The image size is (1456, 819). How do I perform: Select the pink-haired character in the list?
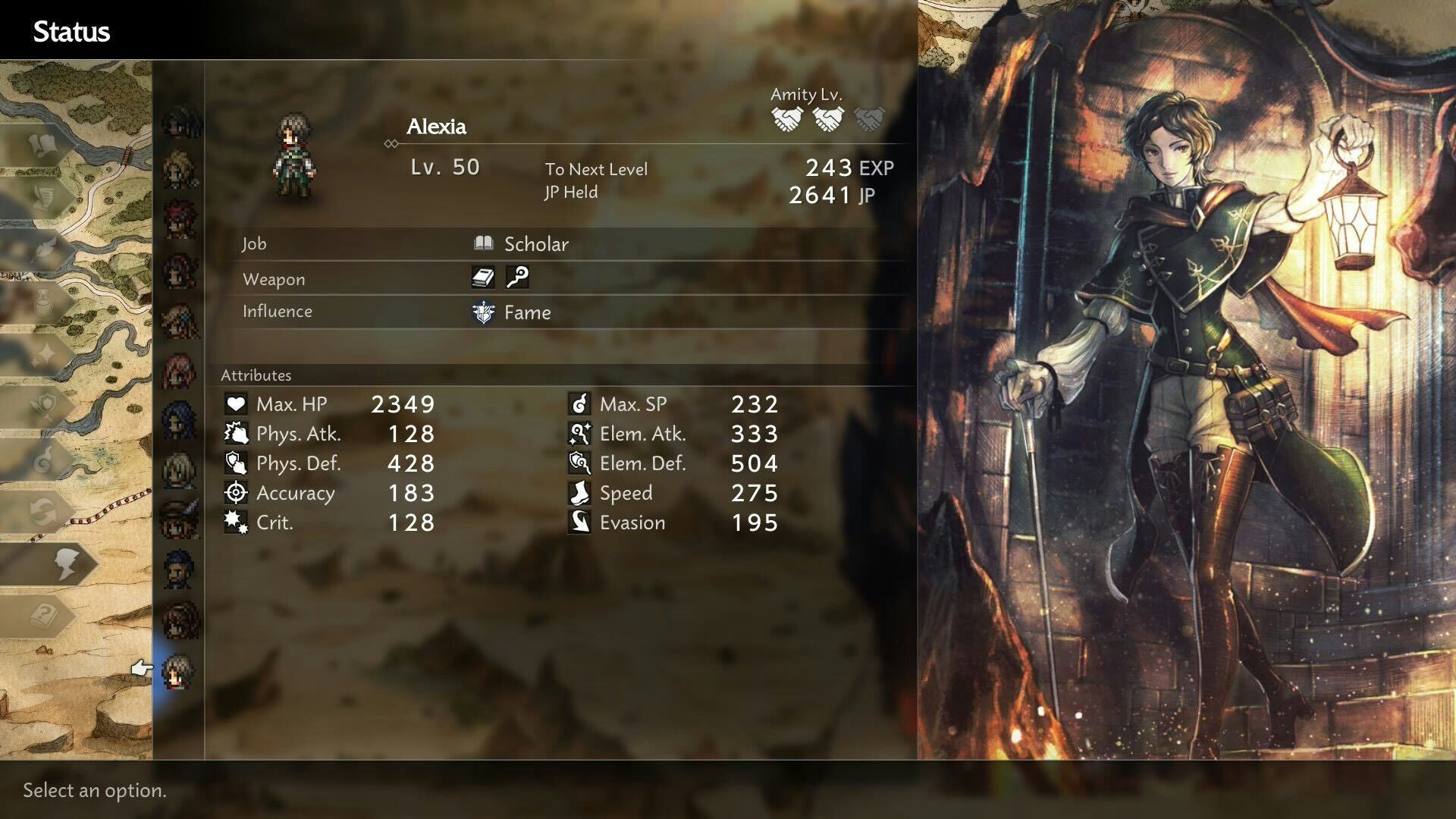pos(180,372)
